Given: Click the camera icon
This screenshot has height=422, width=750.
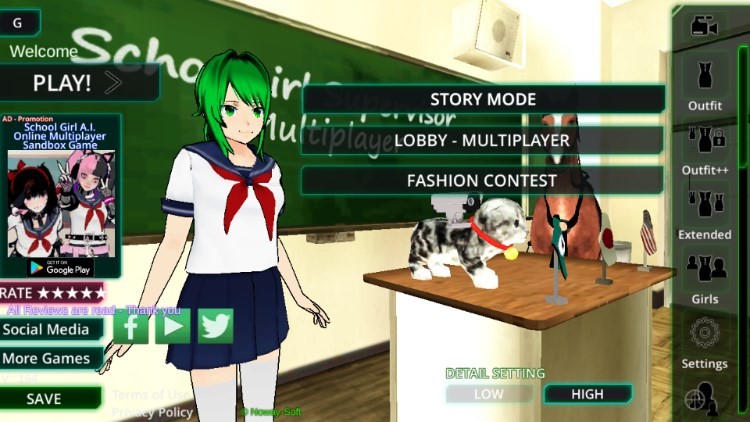Looking at the screenshot, I should [x=705, y=26].
